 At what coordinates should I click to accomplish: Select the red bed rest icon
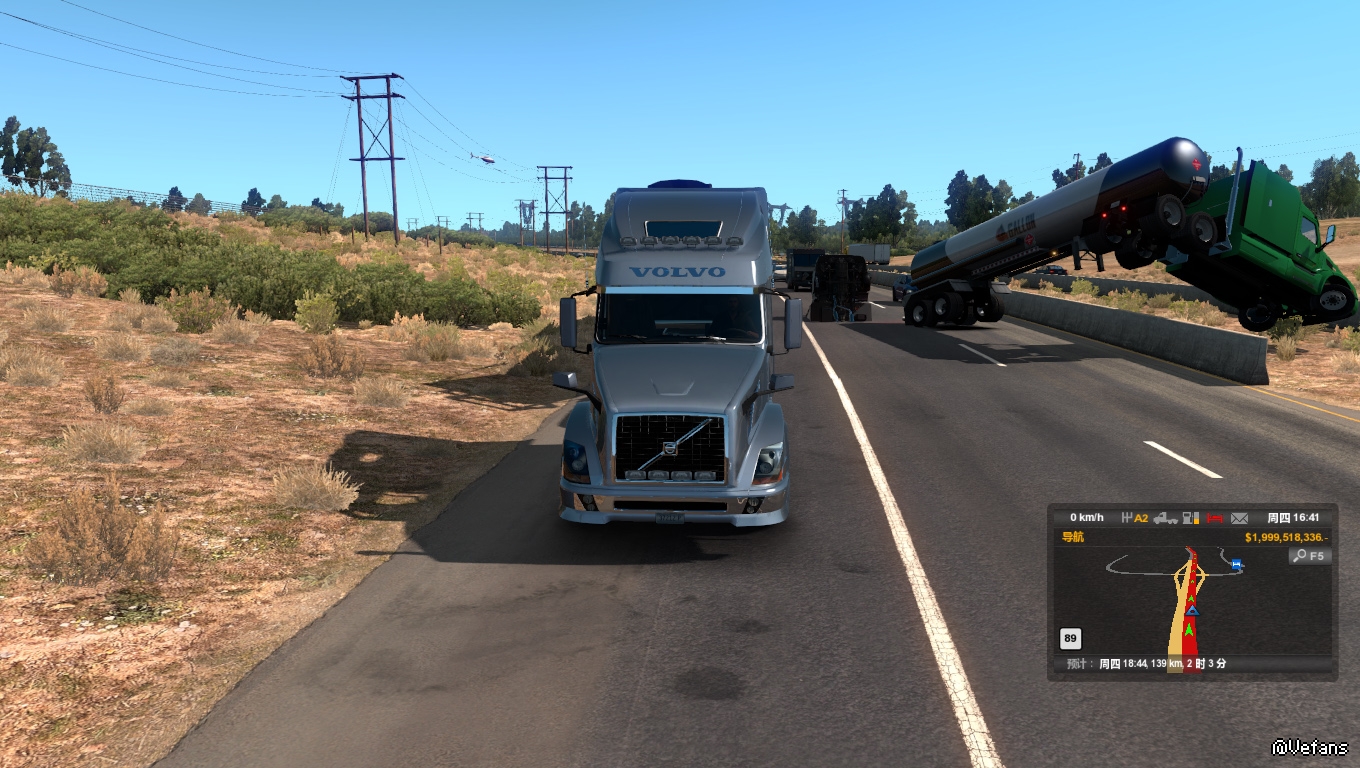1215,518
